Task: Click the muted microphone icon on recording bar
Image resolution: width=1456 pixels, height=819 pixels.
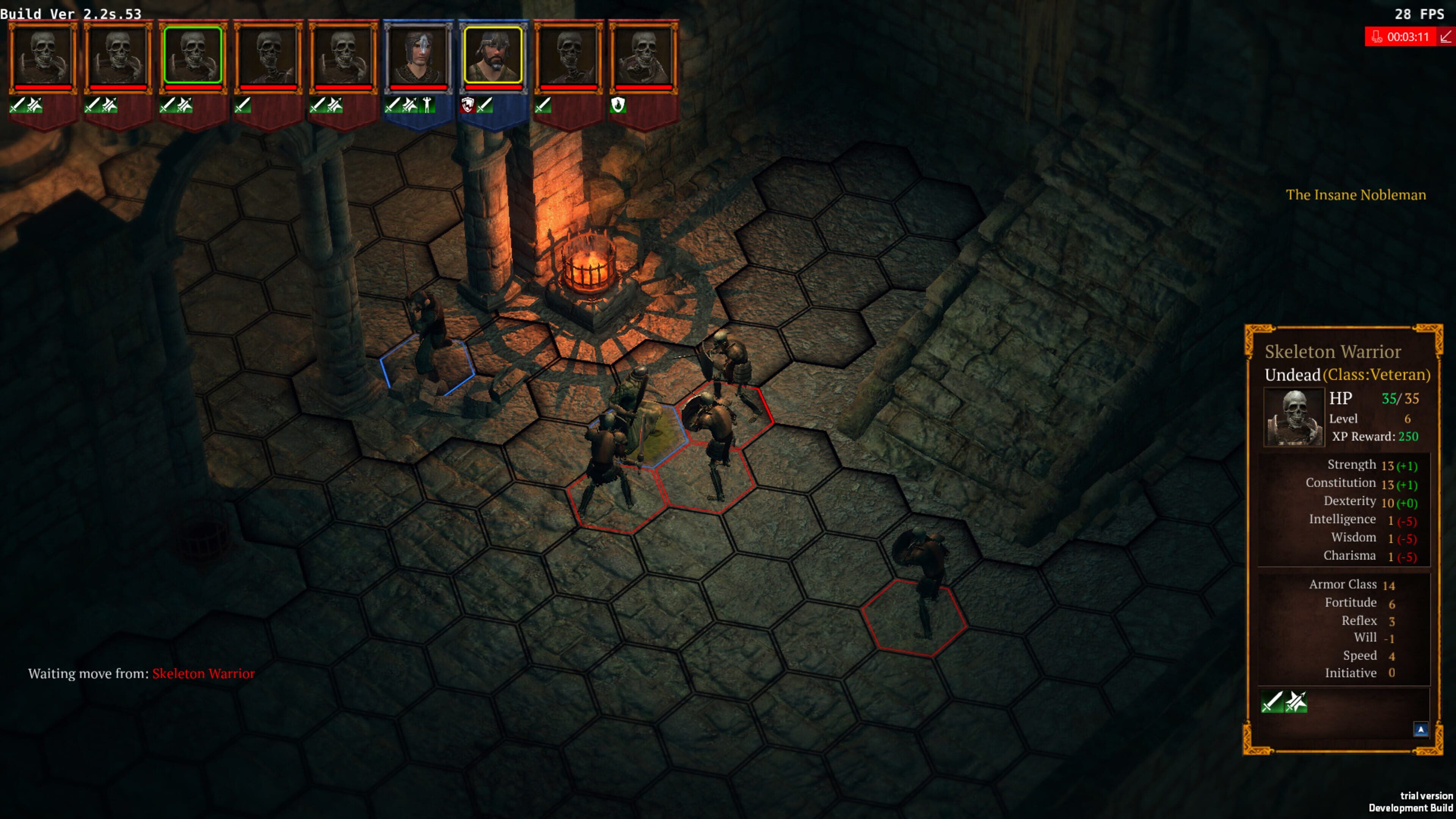Action: coord(1377,37)
